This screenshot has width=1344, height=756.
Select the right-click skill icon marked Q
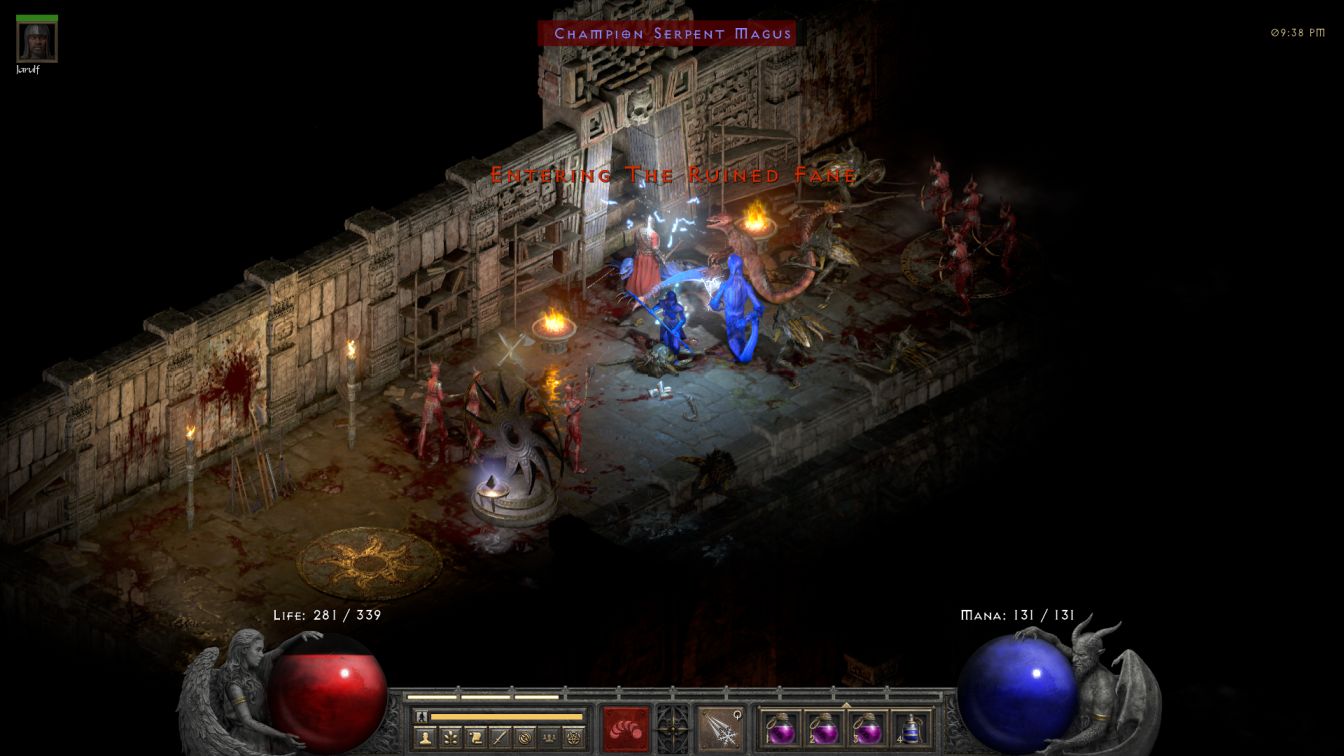pyautogui.click(x=720, y=729)
